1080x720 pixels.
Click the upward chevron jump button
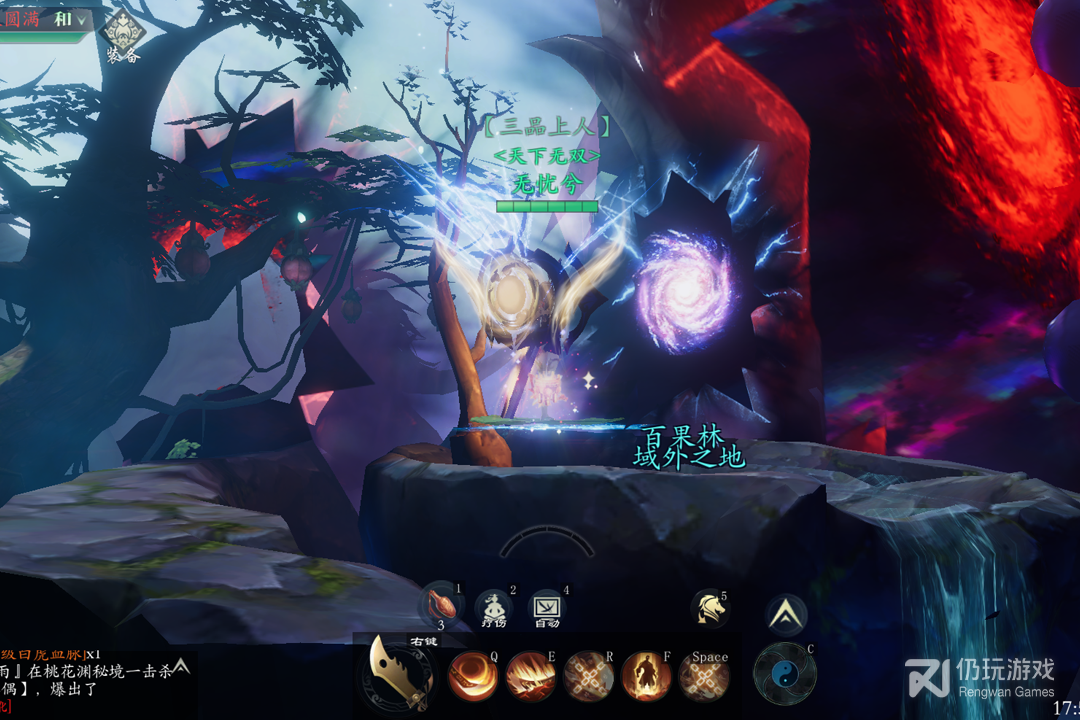786,614
